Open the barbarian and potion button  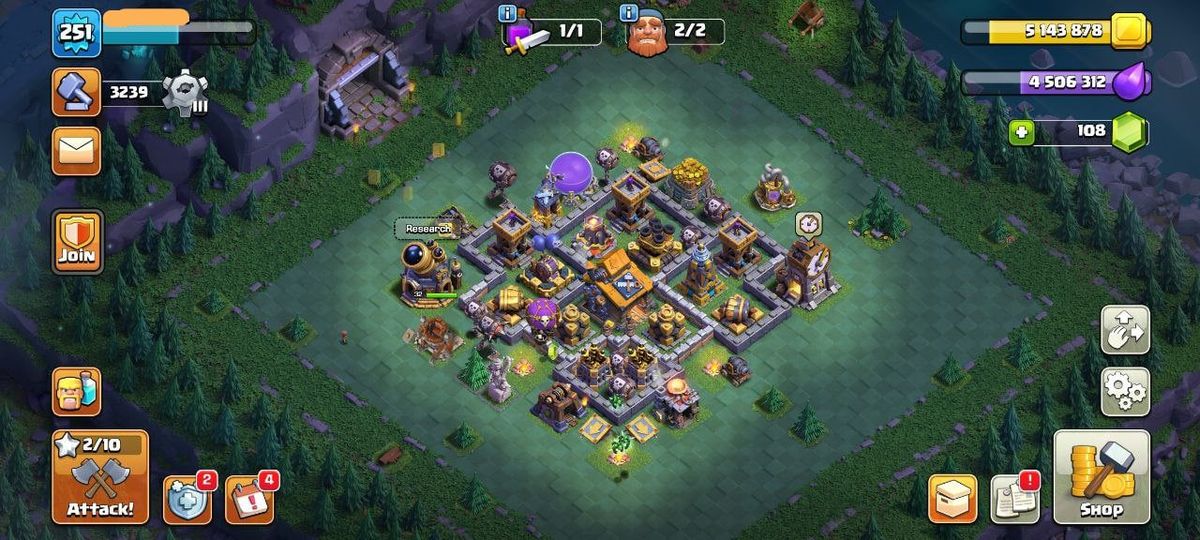(x=76, y=391)
